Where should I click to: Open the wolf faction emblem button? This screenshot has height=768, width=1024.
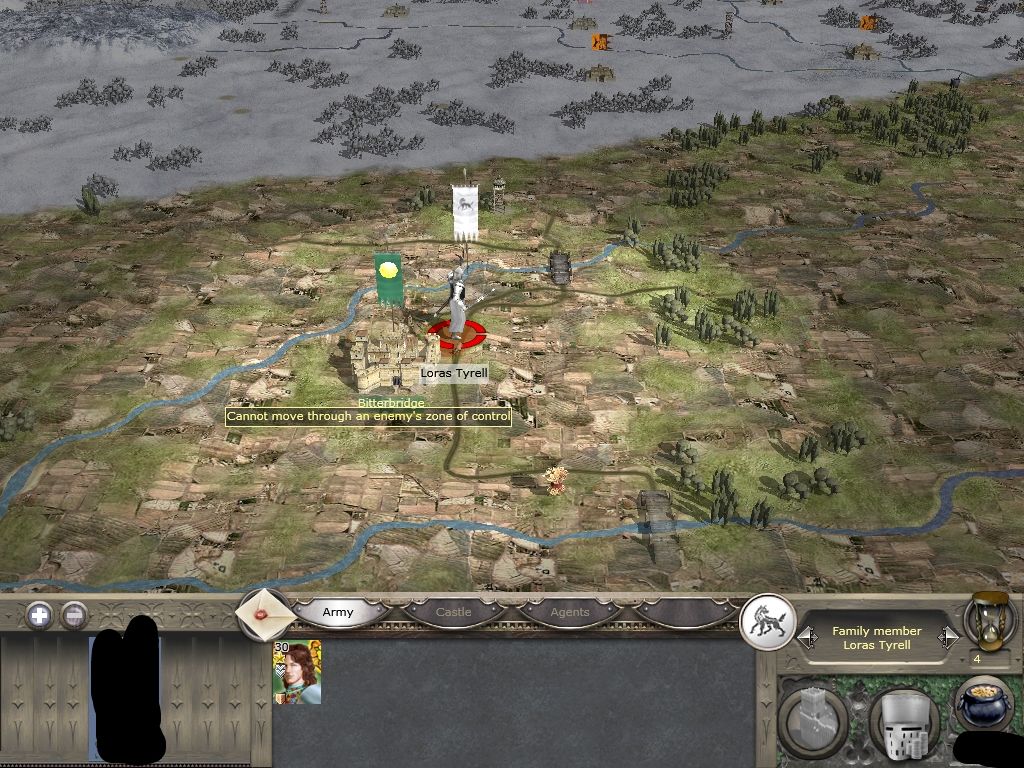(x=767, y=623)
